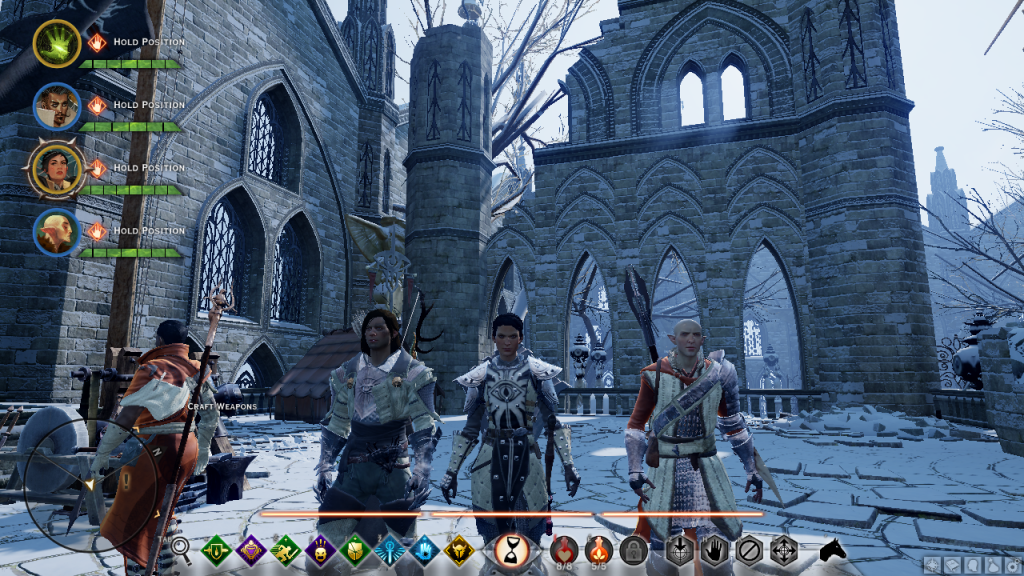The image size is (1024, 576).
Task: Select the dark-haired woman's spiked portrait
Action: click(x=56, y=169)
